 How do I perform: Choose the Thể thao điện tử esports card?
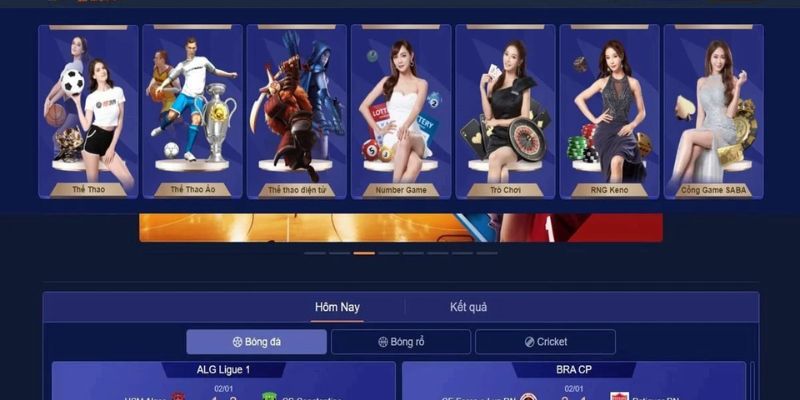297,112
